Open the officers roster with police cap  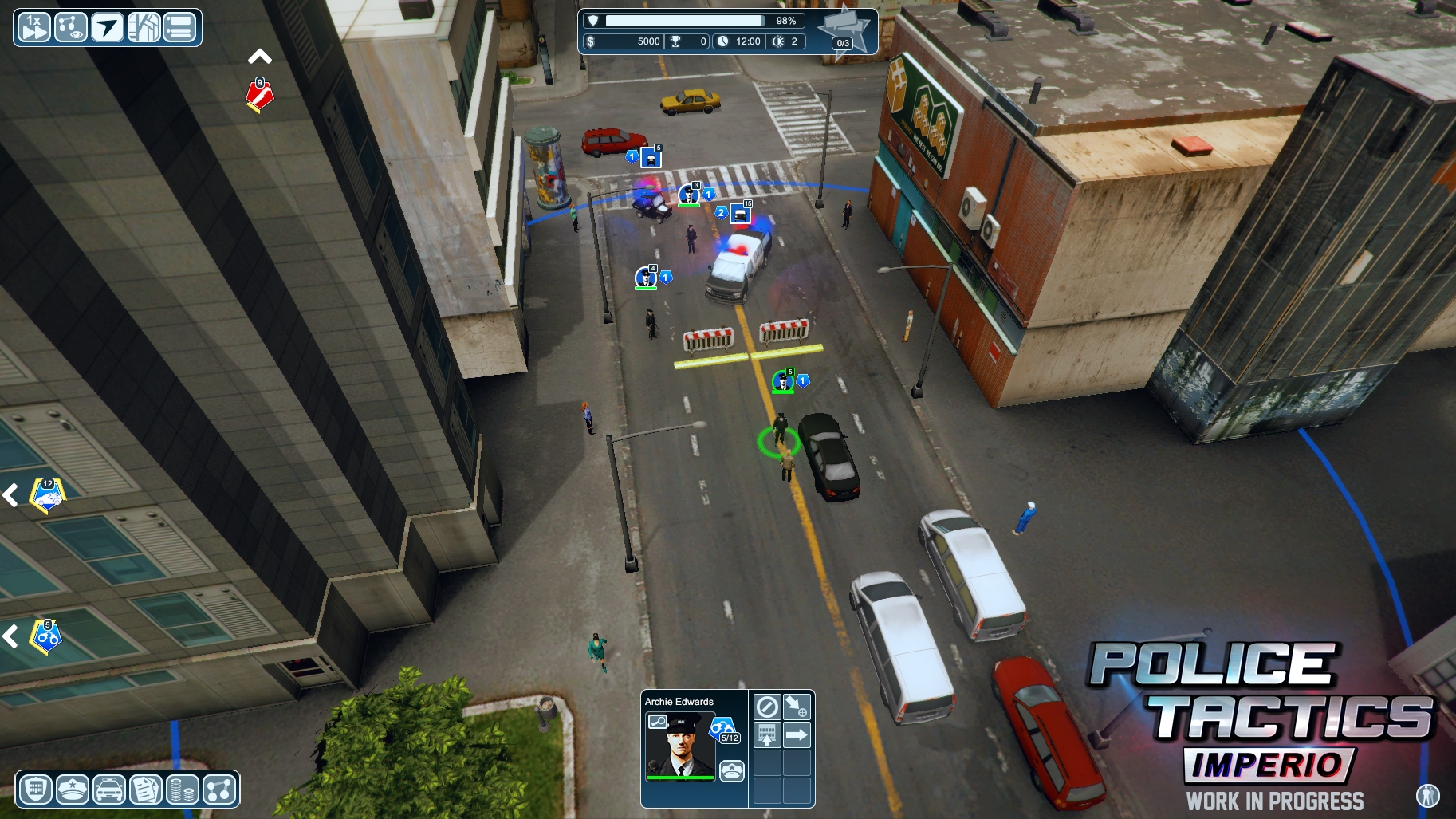click(x=73, y=789)
